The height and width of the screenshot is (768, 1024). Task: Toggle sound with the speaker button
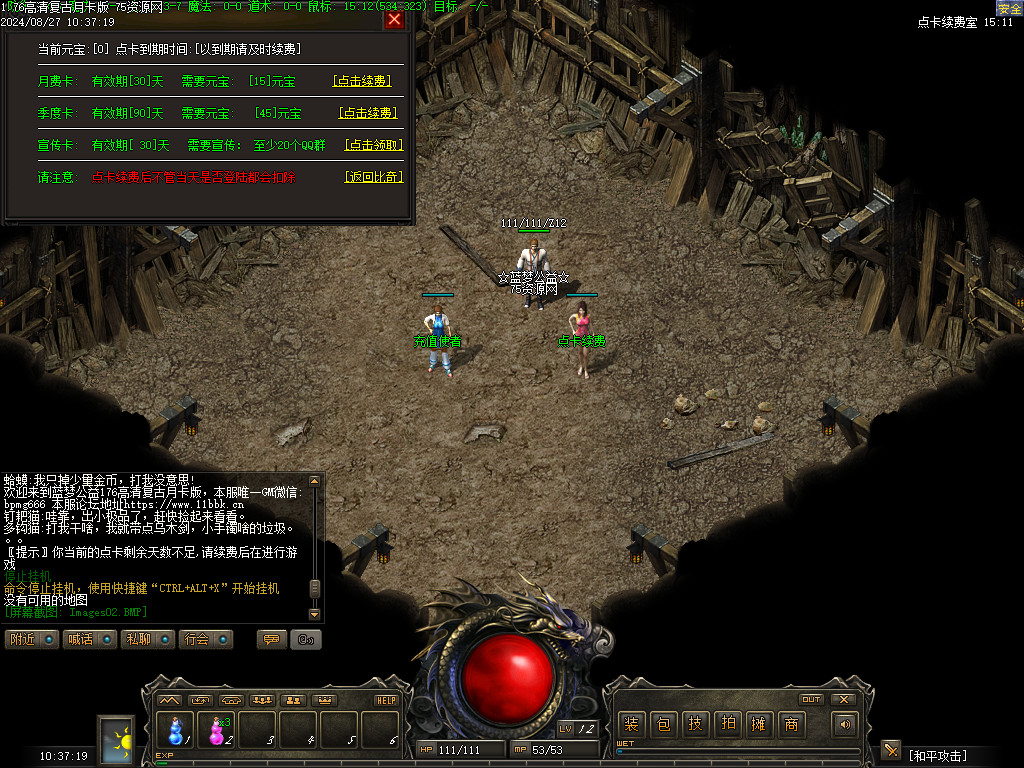point(846,724)
